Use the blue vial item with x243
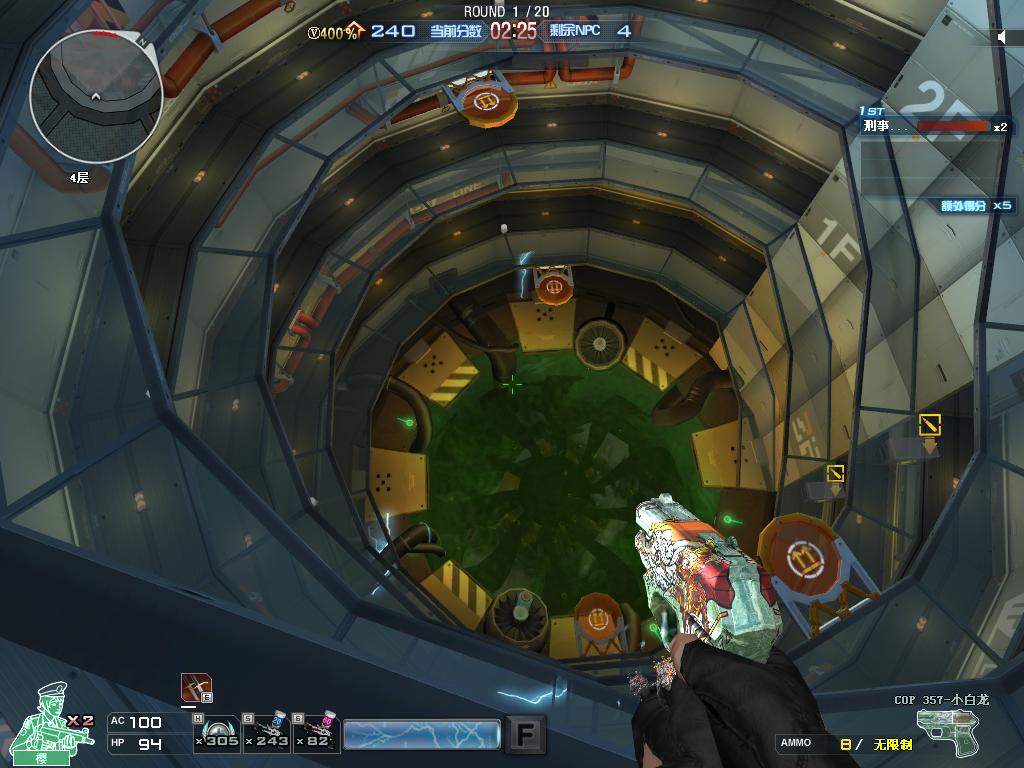1024x768 pixels. coord(267,733)
